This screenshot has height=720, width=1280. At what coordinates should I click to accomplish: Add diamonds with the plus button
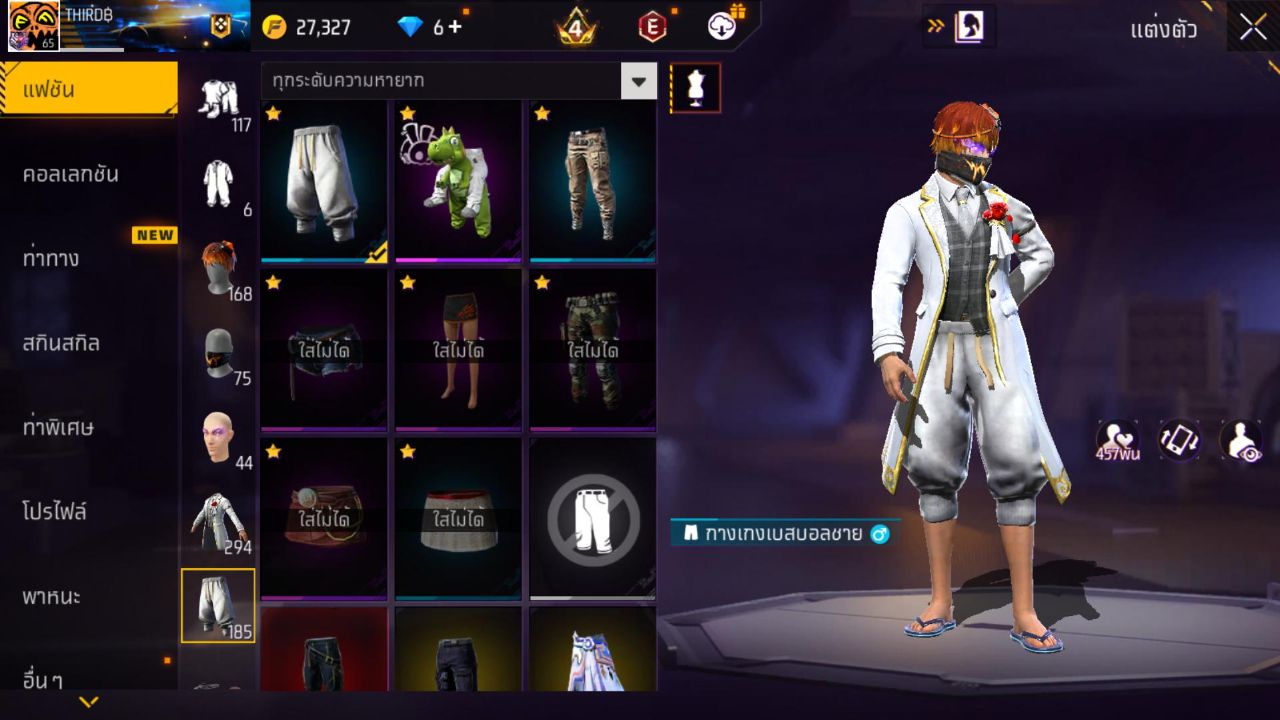455,27
